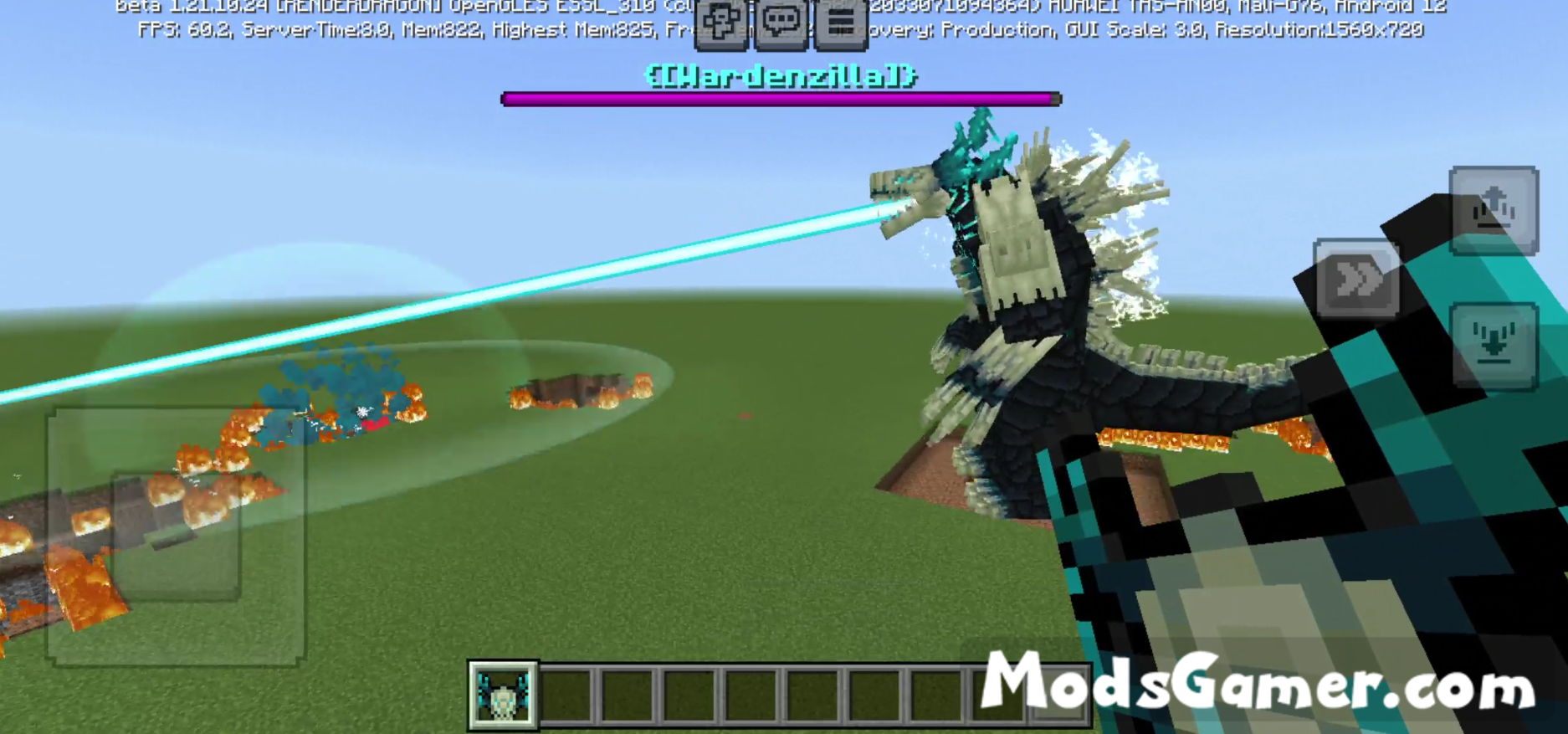Select the Wardenzilla spawn item in slot one

(501, 696)
